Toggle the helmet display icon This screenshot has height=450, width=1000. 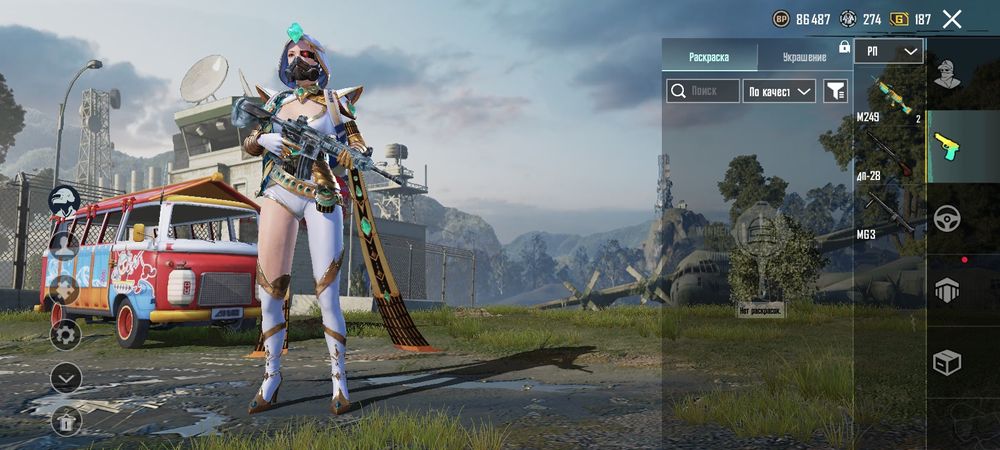(x=65, y=200)
